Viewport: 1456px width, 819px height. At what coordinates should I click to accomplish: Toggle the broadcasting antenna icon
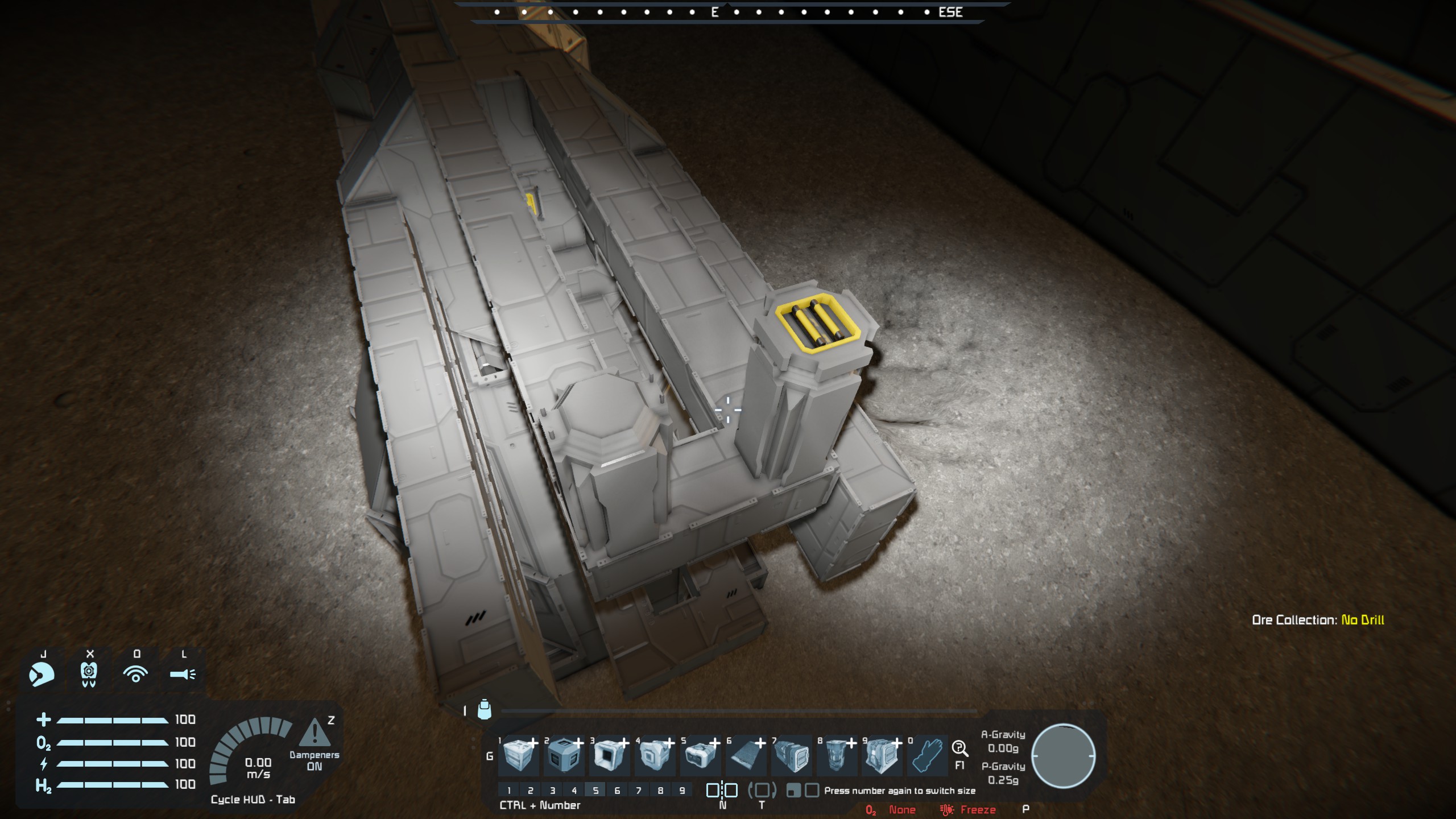pos(135,674)
